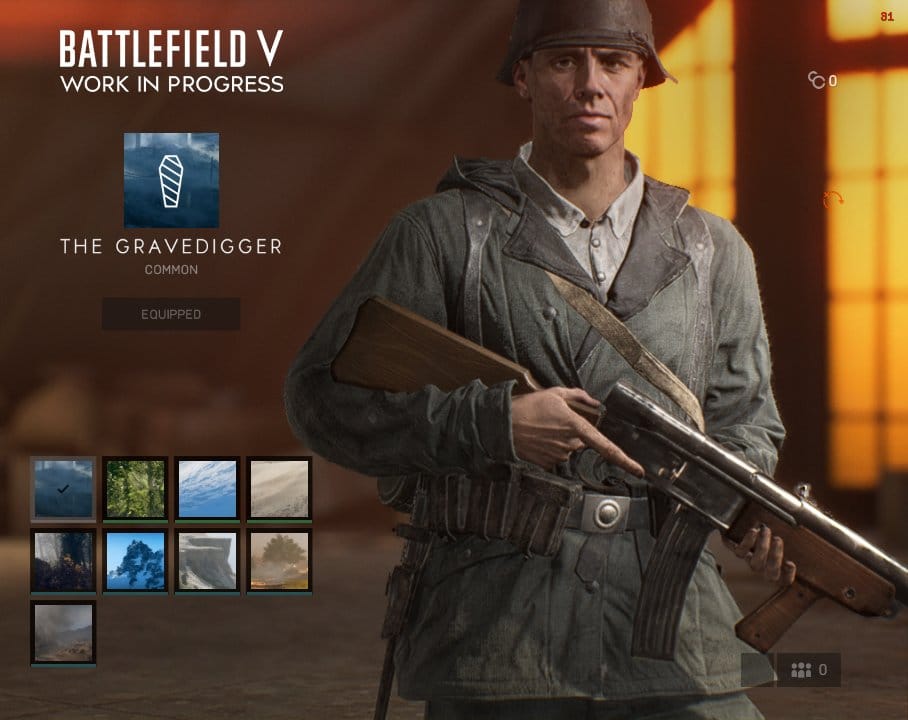This screenshot has width=908, height=720.
Task: Click the EQUIPPED button
Action: [x=171, y=314]
